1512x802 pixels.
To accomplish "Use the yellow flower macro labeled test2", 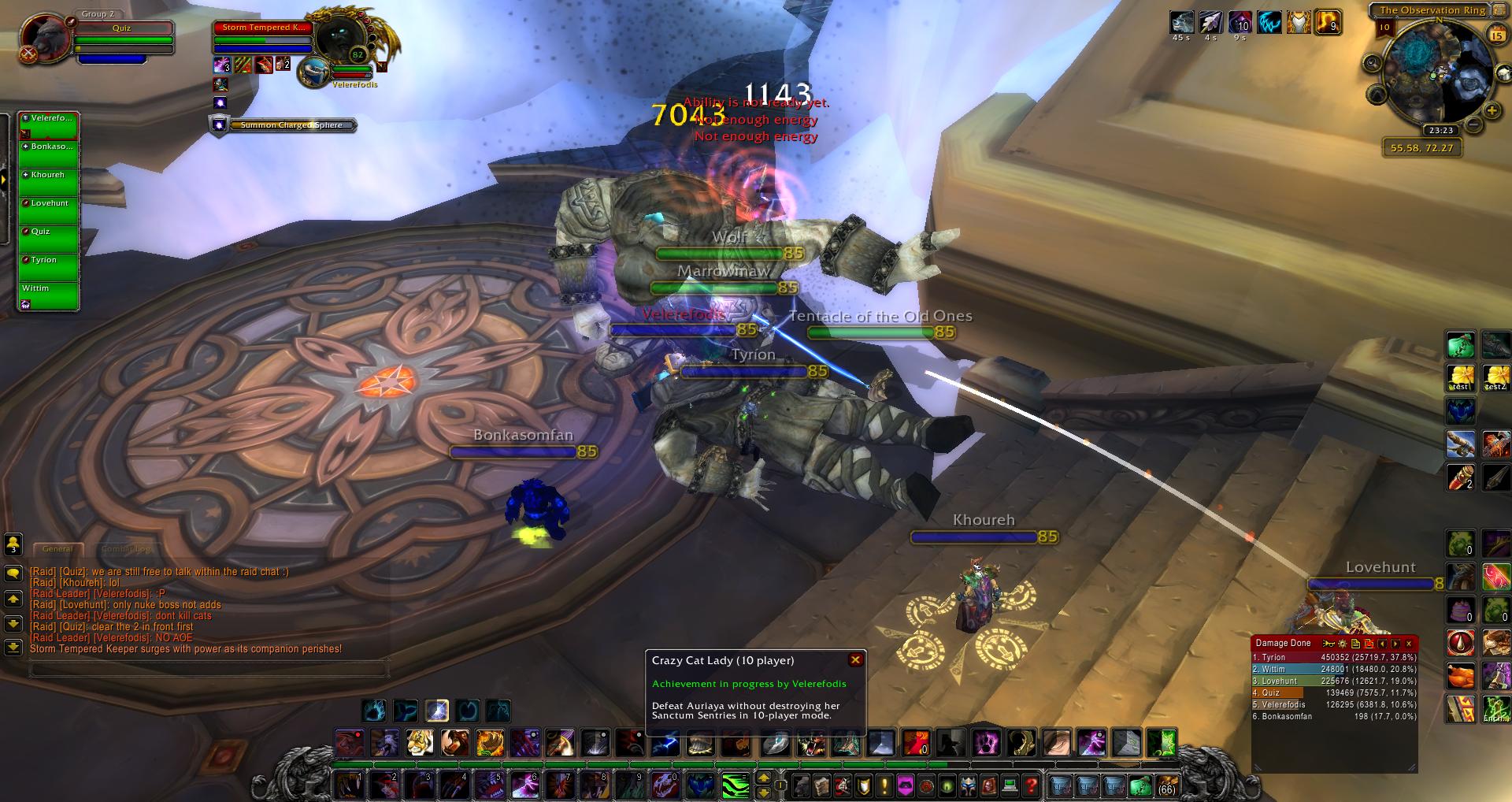I will [1495, 377].
